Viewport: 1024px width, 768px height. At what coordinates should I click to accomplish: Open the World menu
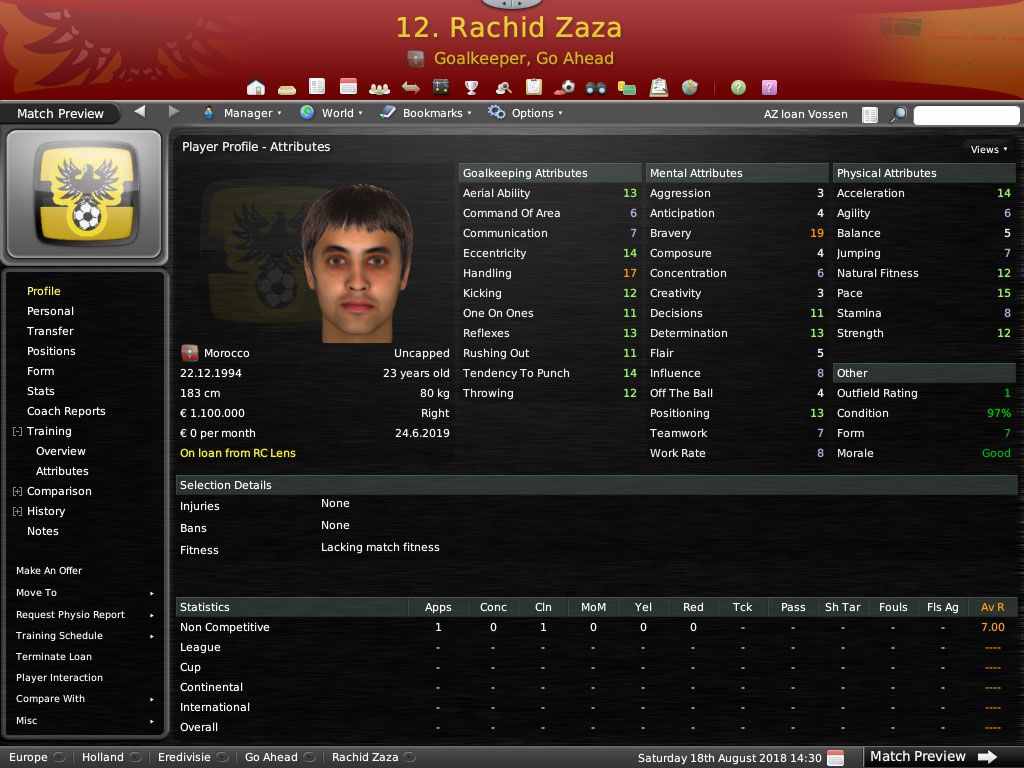332,113
